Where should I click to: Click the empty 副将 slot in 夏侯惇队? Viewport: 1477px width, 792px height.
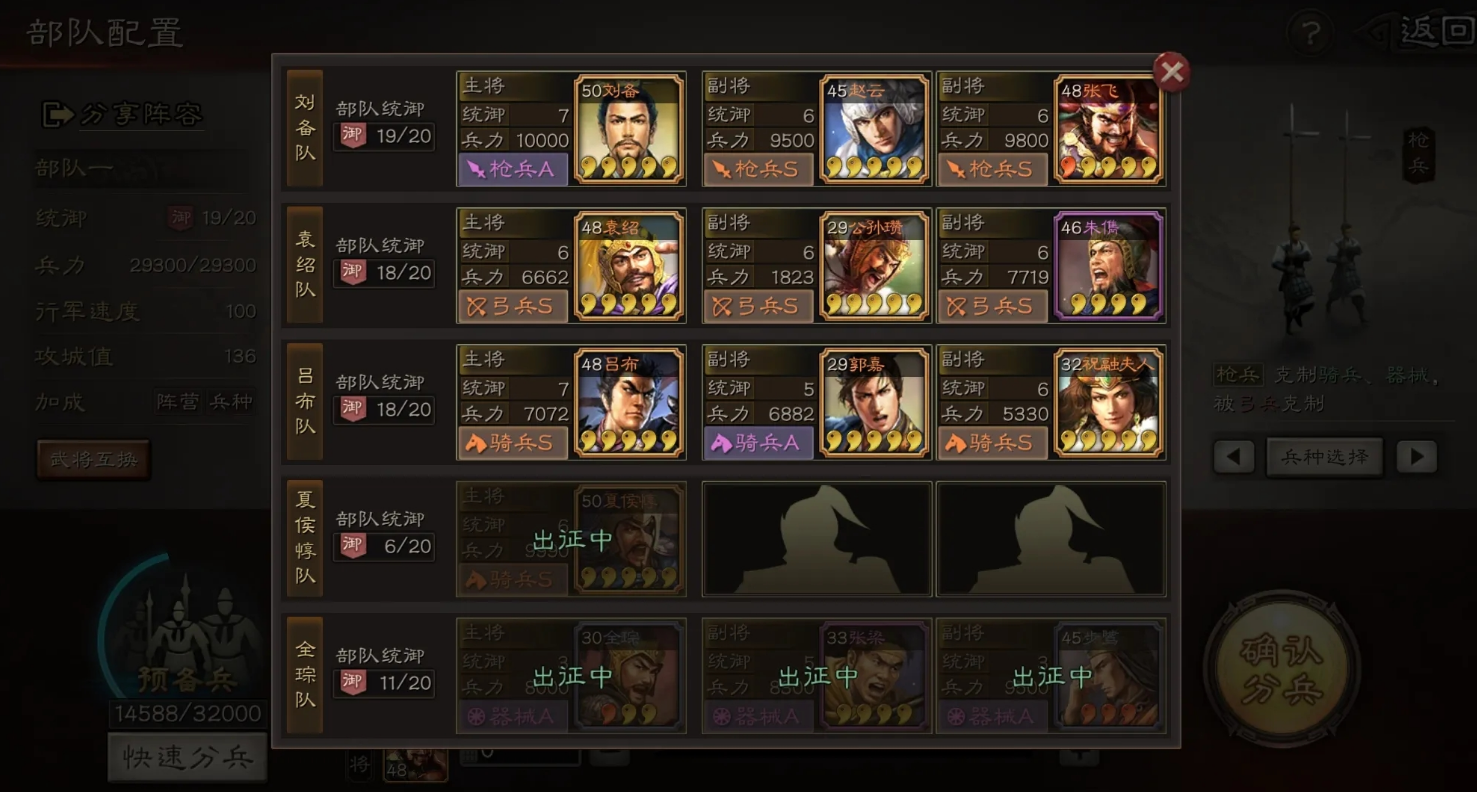pos(816,538)
